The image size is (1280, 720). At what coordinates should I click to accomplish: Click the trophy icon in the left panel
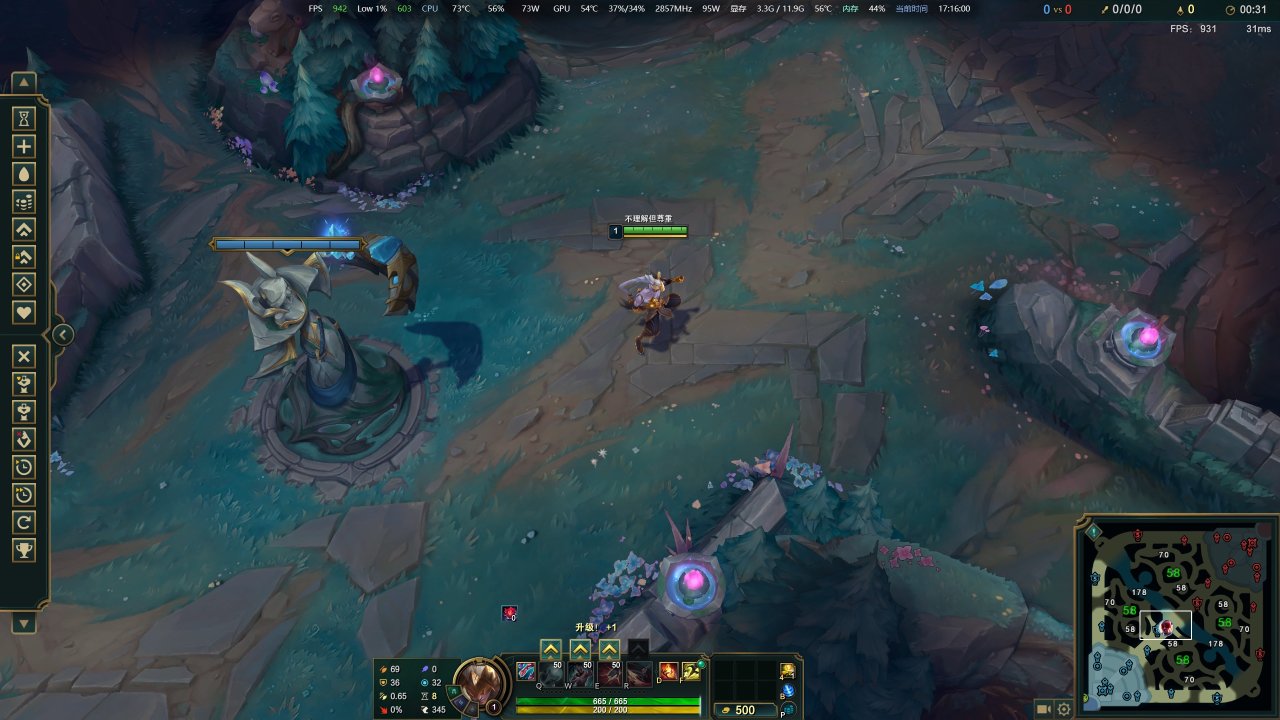tap(24, 549)
